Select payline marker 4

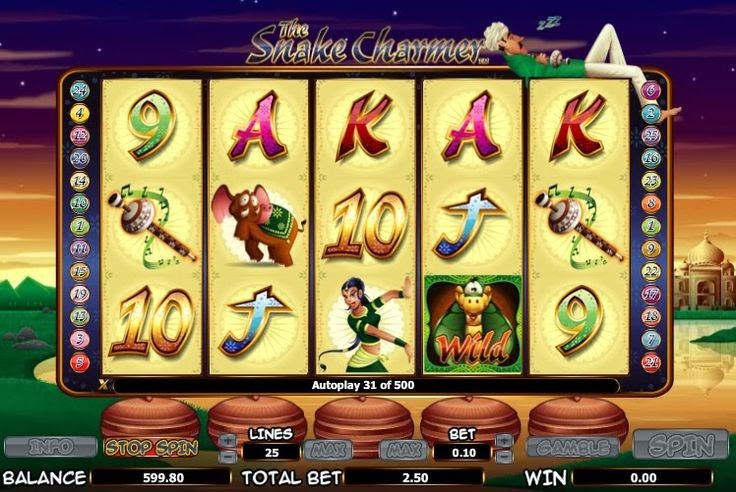80,113
